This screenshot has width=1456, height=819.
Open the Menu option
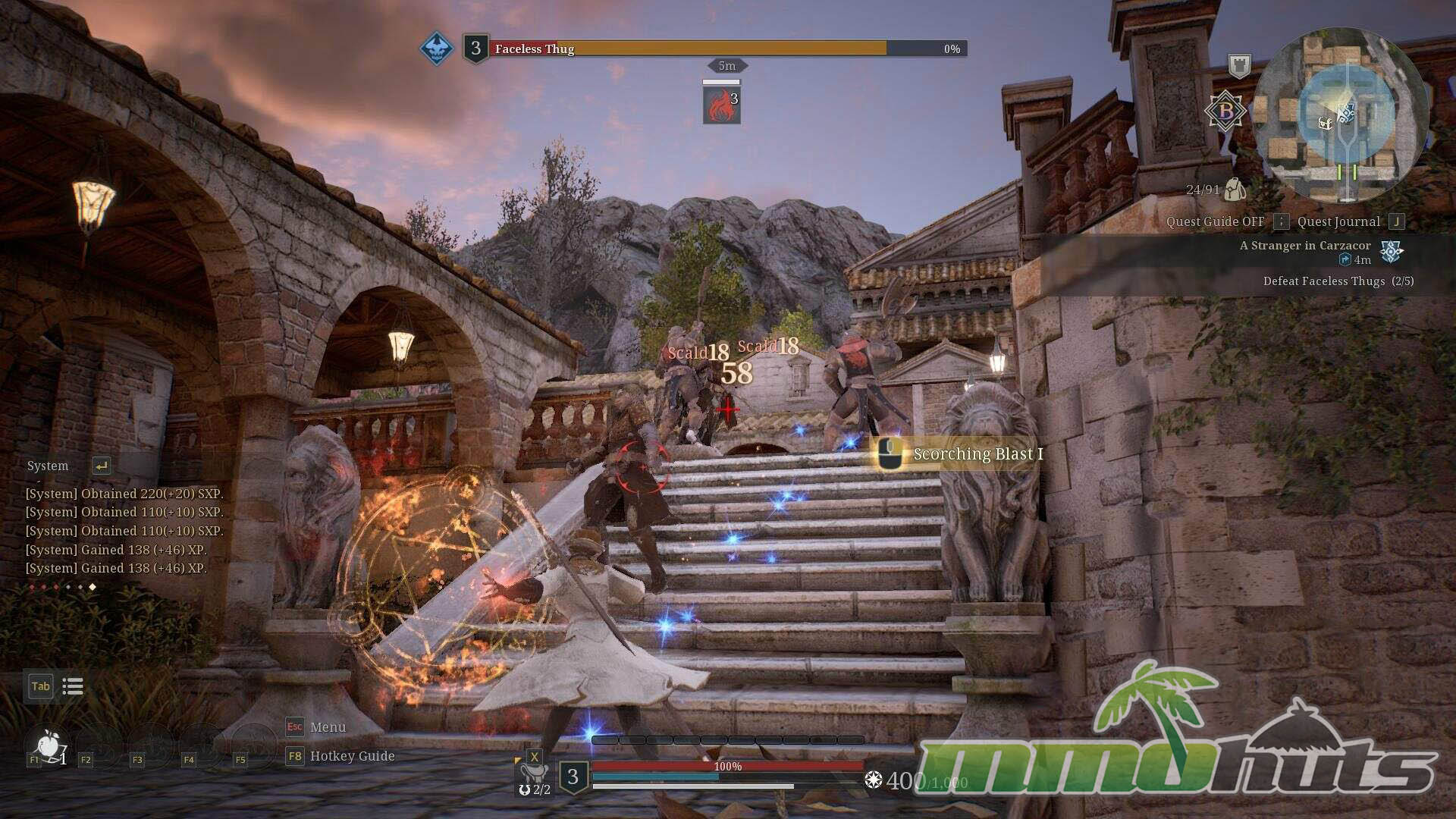[x=327, y=726]
